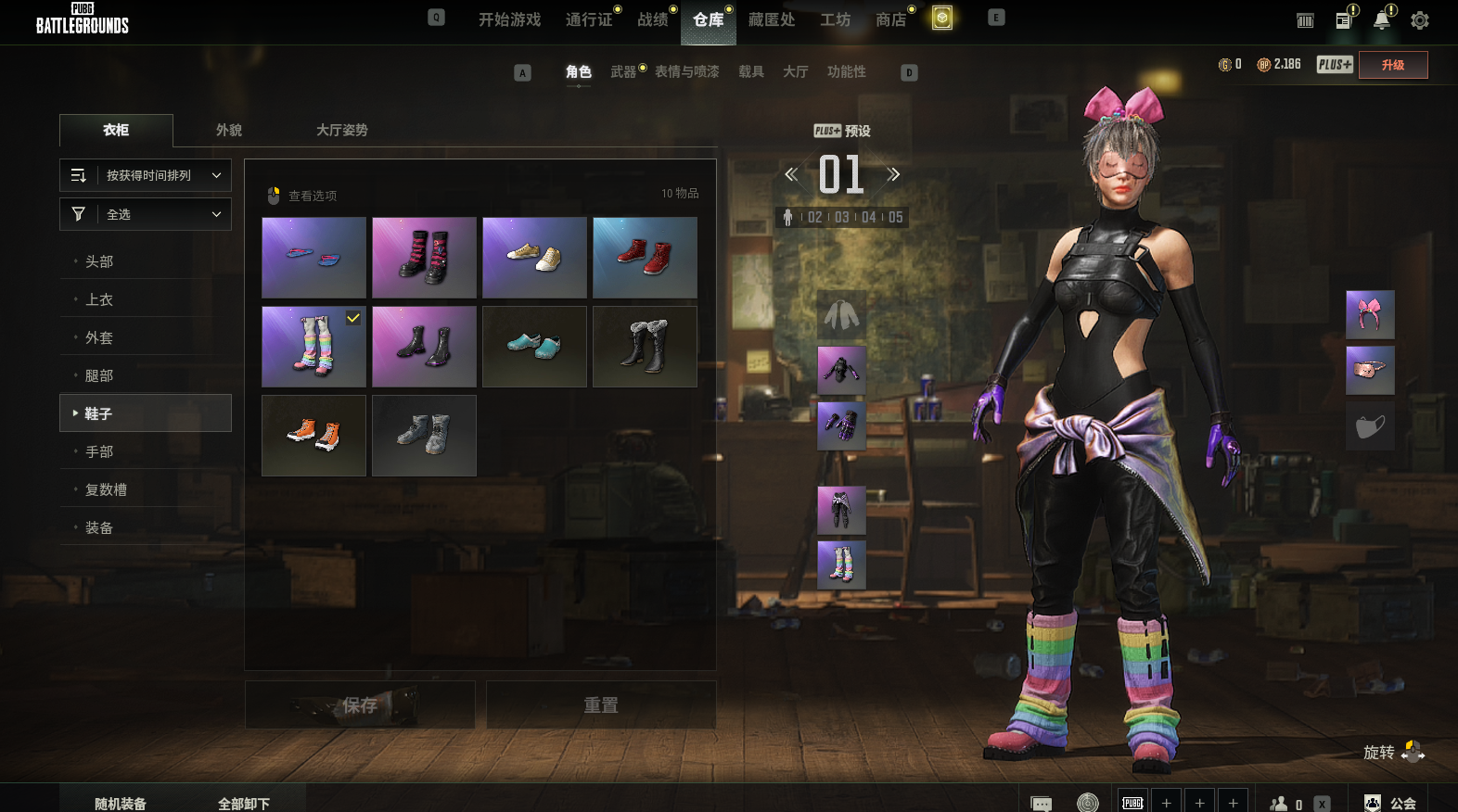Click the 重置 reset button
The width and height of the screenshot is (1458, 812).
coord(600,705)
